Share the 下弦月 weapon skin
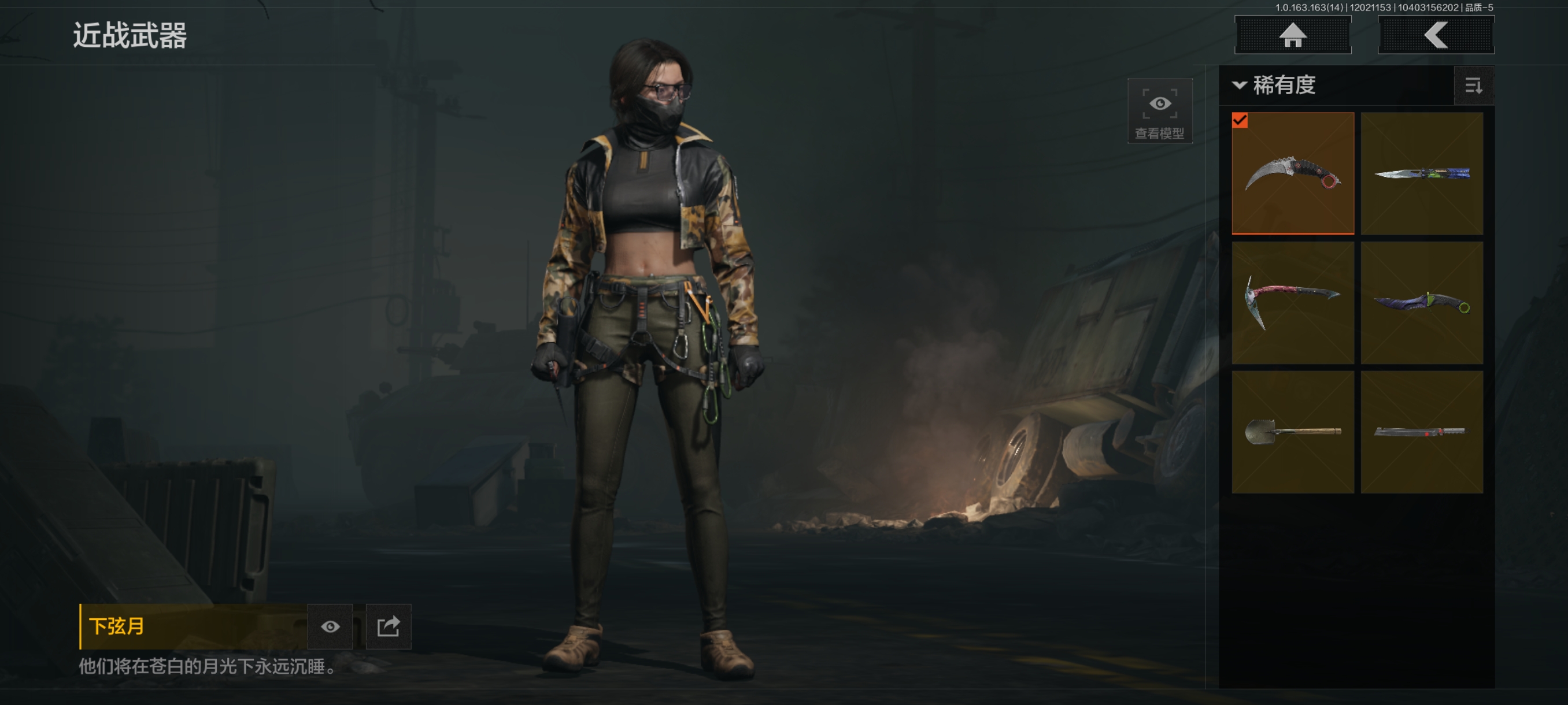The image size is (1568, 705). point(389,626)
